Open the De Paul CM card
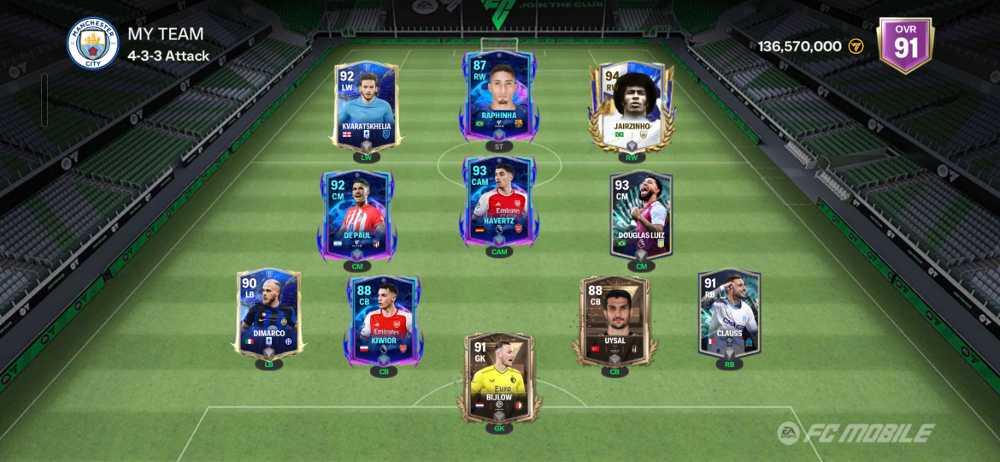The image size is (1000, 462). (356, 215)
